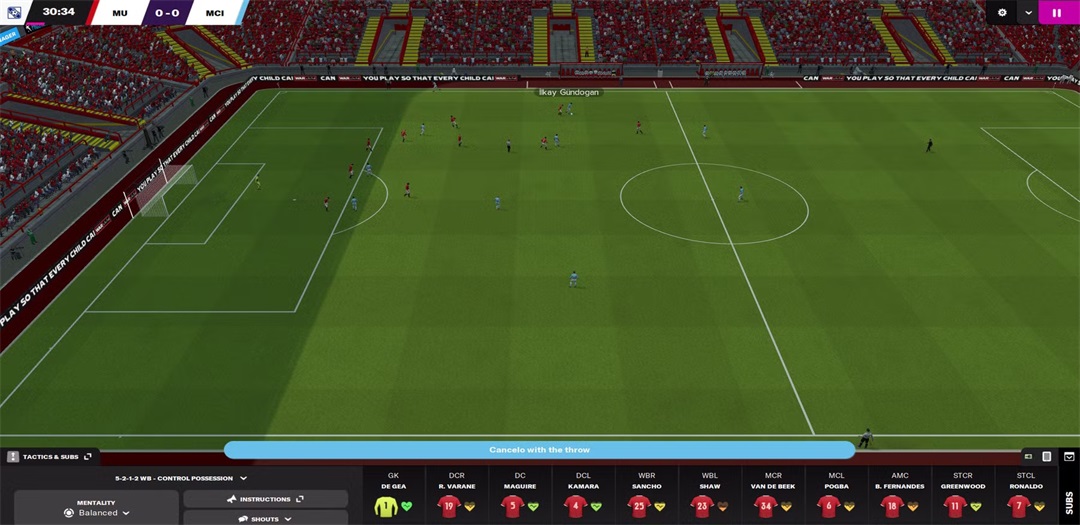The width and height of the screenshot is (1080, 525).
Task: Open the Tactics & Subs panel
Action: [49, 456]
